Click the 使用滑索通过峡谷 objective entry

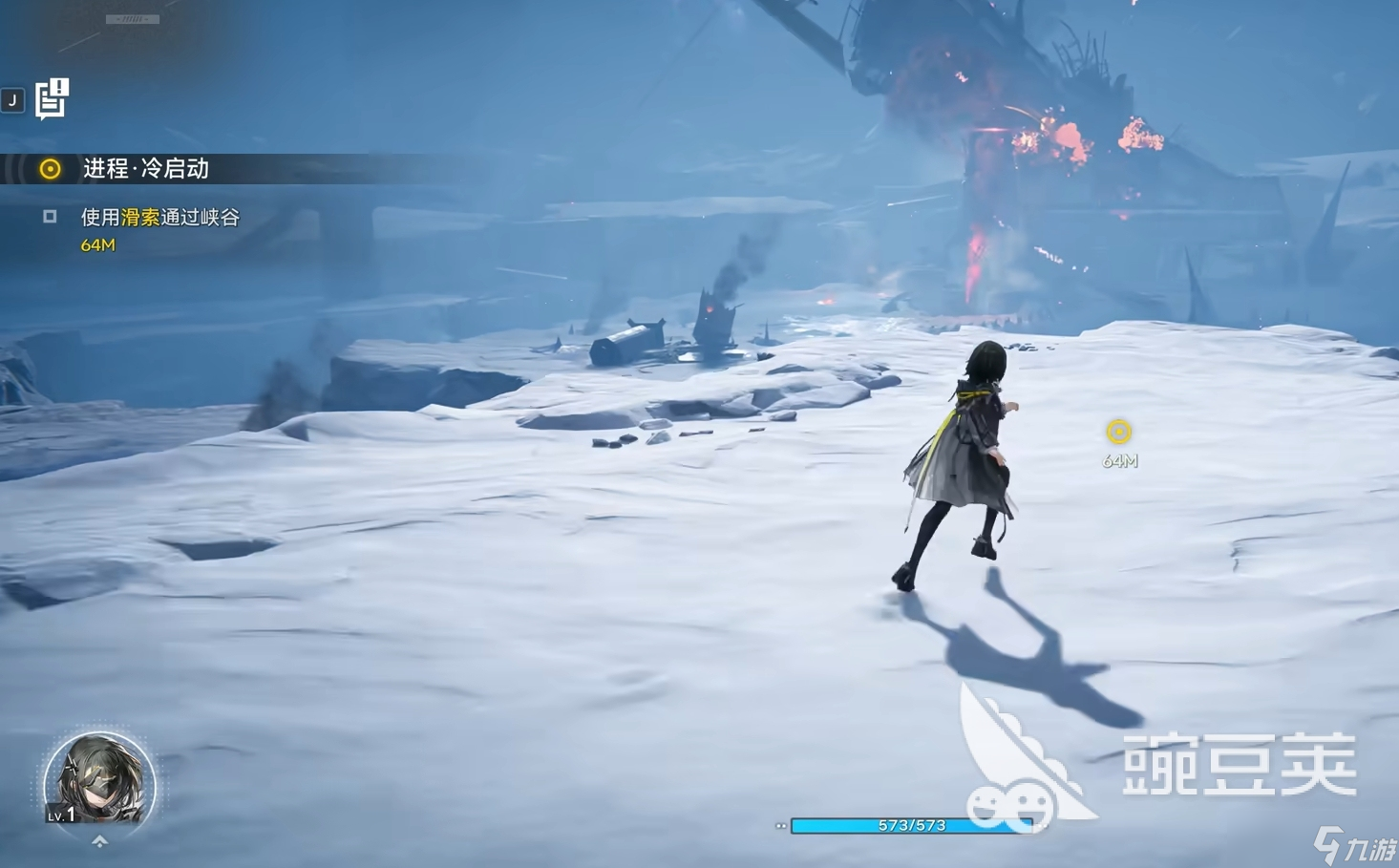coord(159,218)
